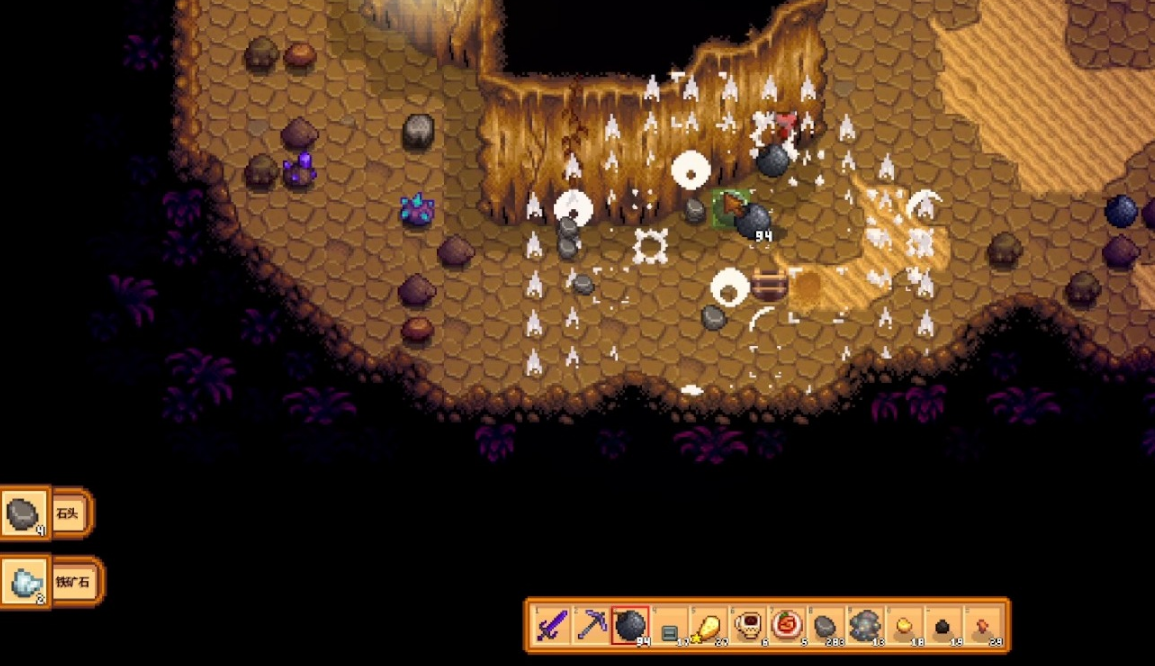Viewport: 1155px width, 666px height.
Task: Pick the yellow nugget stack of 18
Action: pos(905,626)
